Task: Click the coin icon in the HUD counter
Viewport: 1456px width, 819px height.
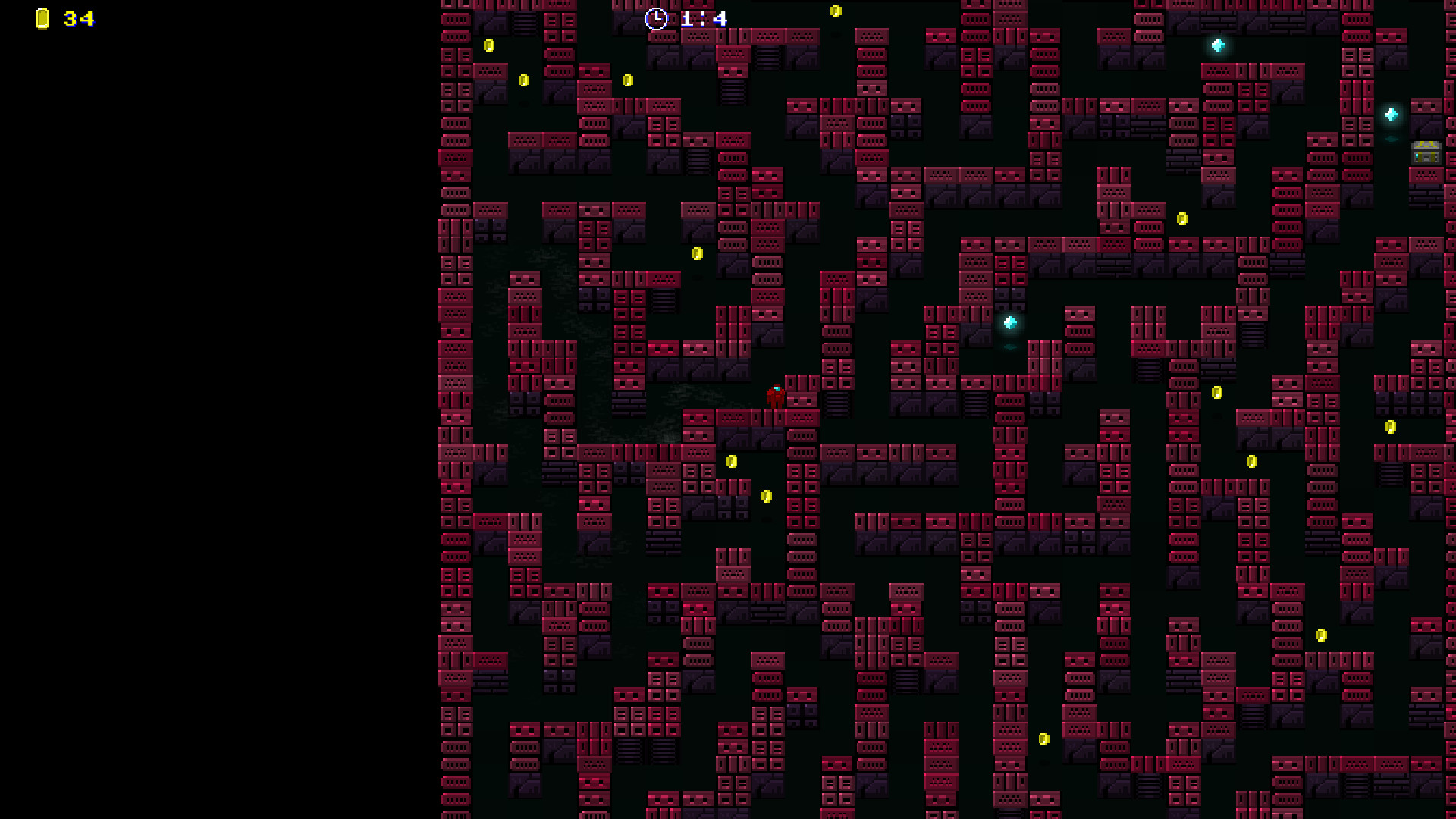Action: [42, 20]
